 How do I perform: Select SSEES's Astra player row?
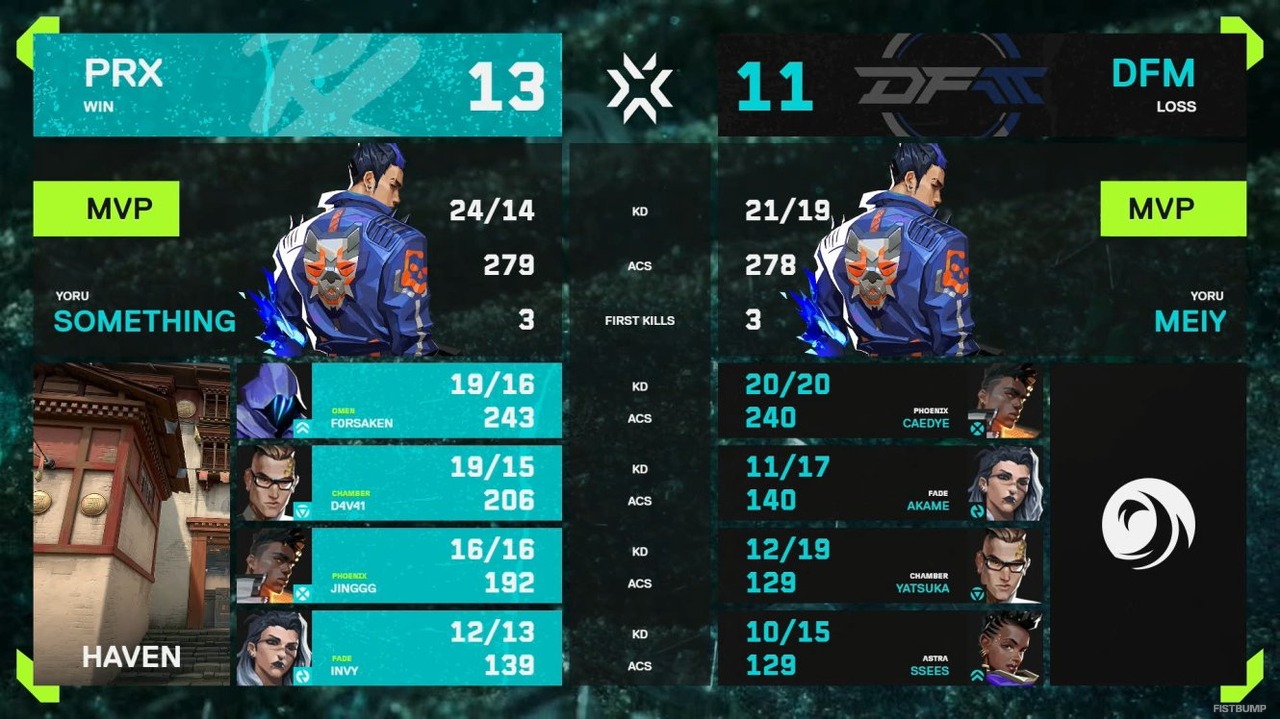point(880,648)
